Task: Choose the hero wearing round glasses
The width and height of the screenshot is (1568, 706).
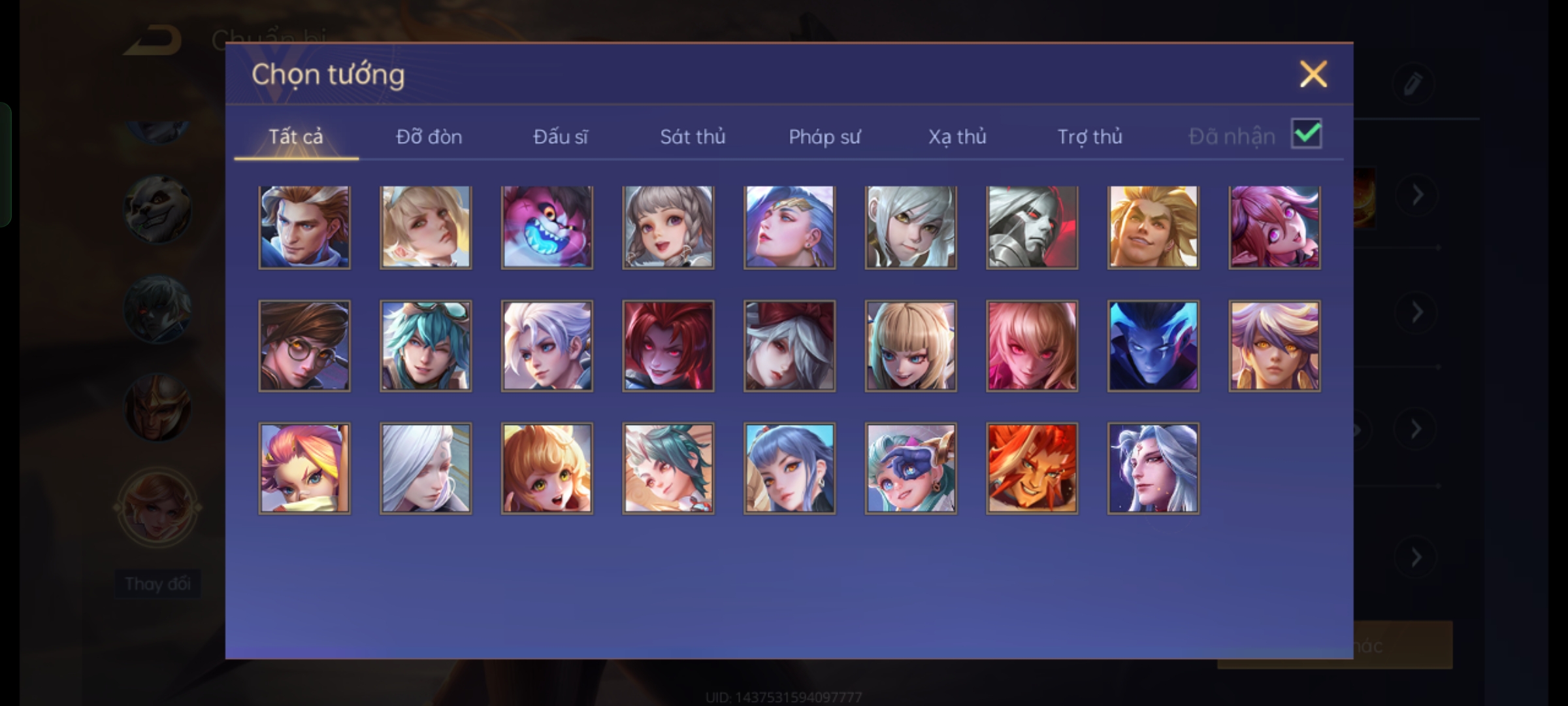Action: [x=304, y=346]
